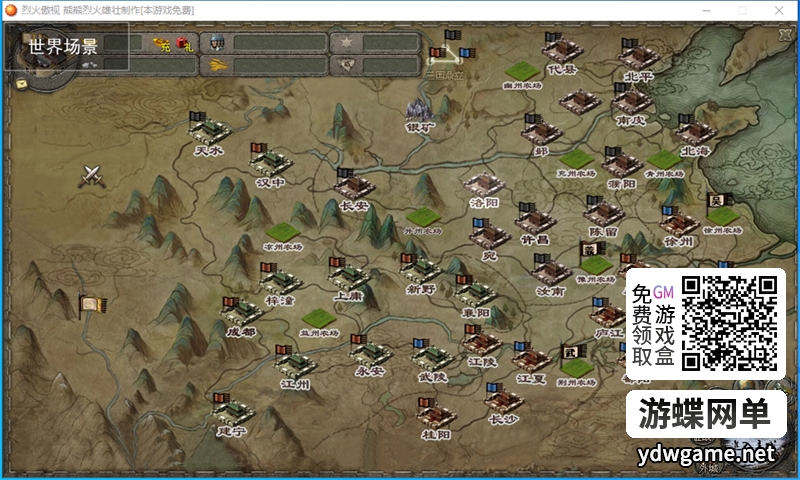Select 天水 city
This screenshot has height=480, width=800.
pyautogui.click(x=209, y=130)
